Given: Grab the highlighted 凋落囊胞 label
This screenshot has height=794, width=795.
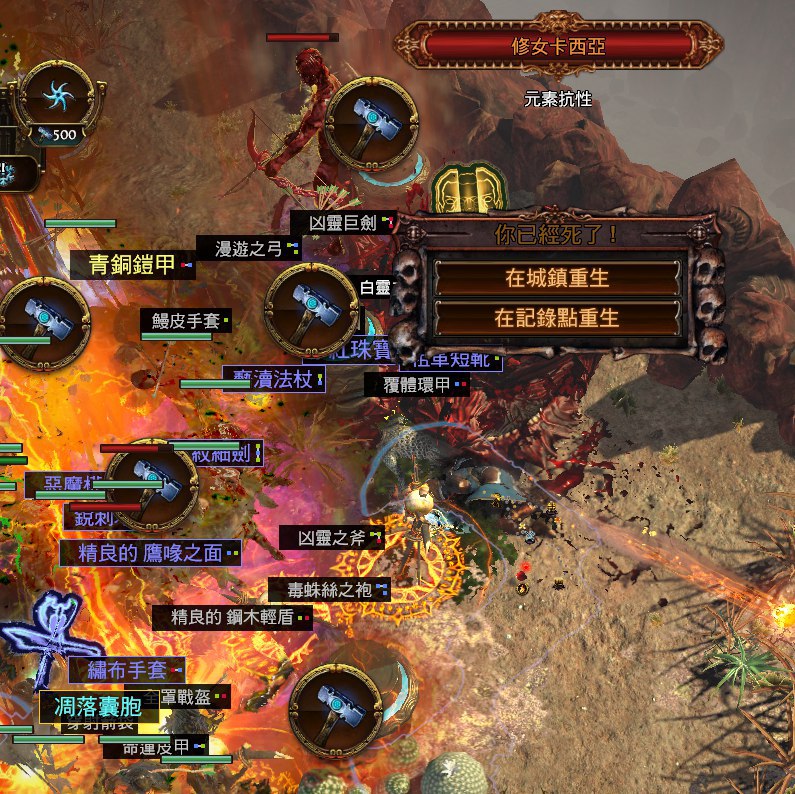Looking at the screenshot, I should point(98,706).
